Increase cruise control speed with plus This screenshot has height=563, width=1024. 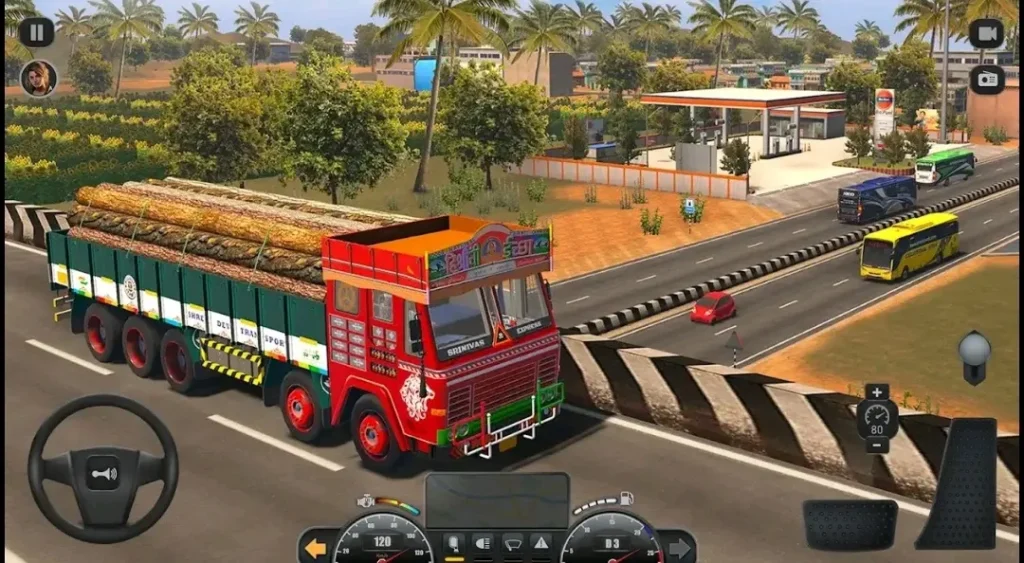tap(876, 392)
